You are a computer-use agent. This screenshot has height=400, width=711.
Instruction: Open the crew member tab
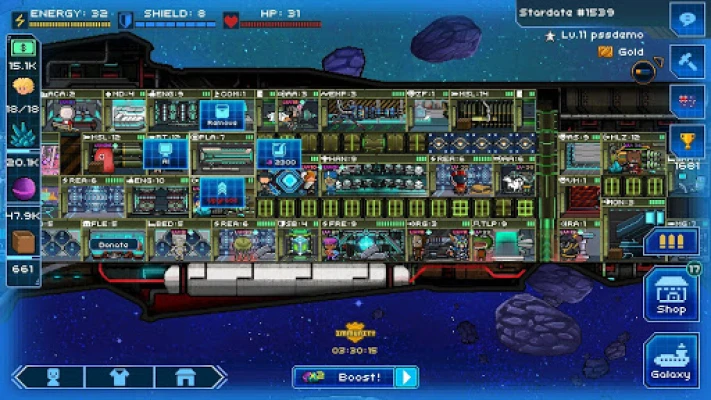pyautogui.click(x=53, y=377)
